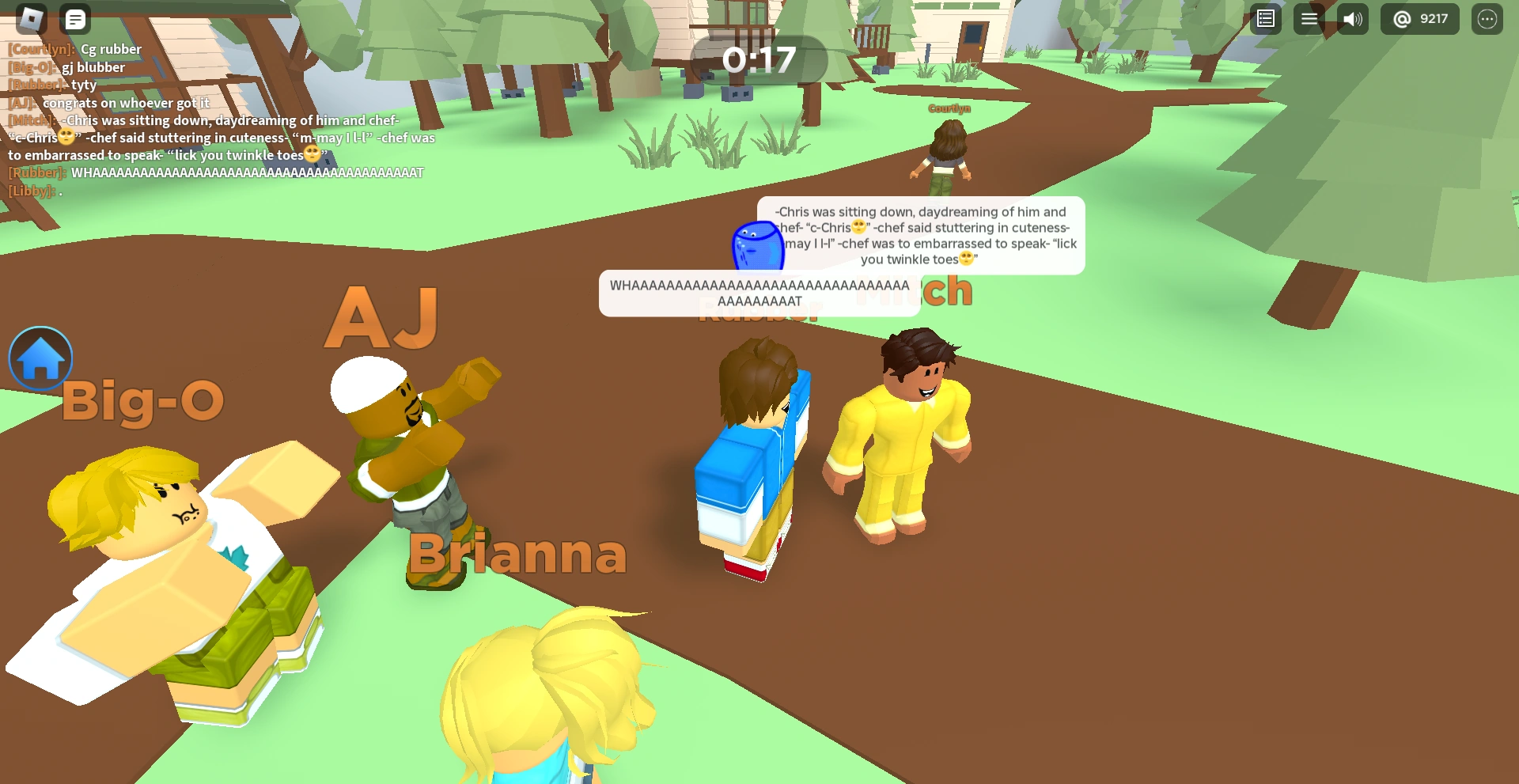Screen dimensions: 1519x784
Task: Open the emotes menu showing 9217
Action: click(1419, 18)
